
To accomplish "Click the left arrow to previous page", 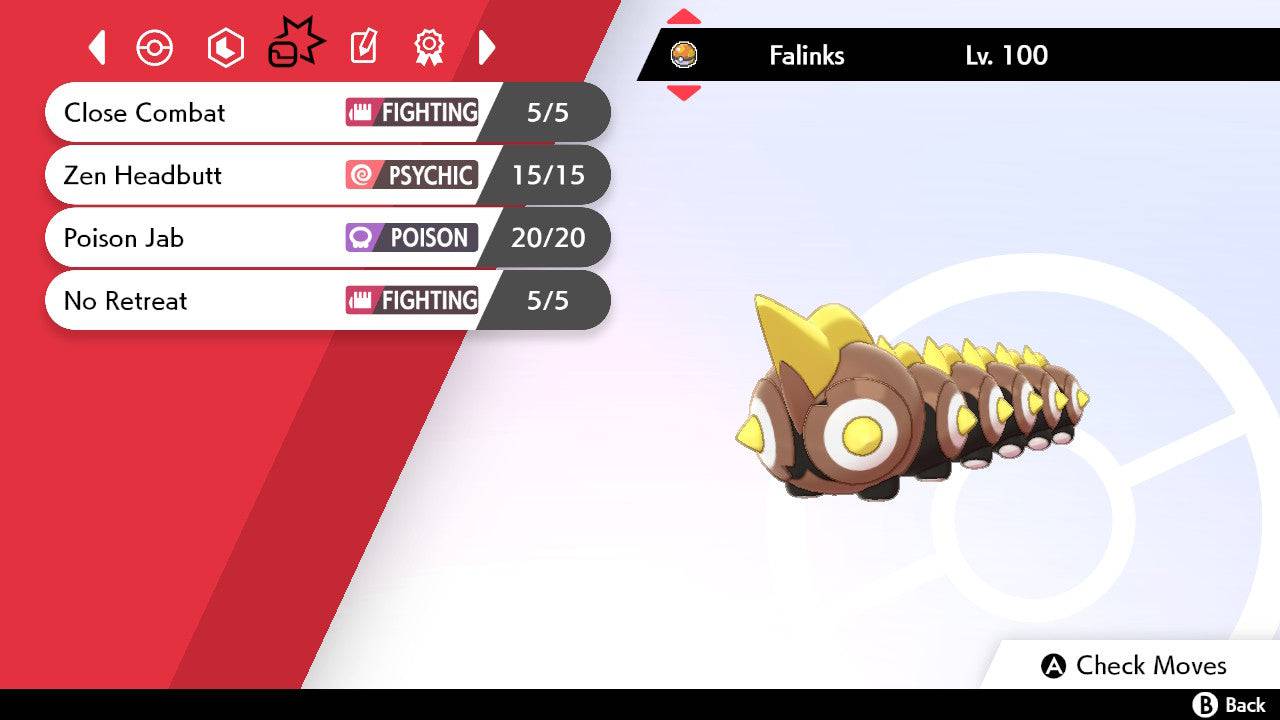I will pyautogui.click(x=97, y=47).
